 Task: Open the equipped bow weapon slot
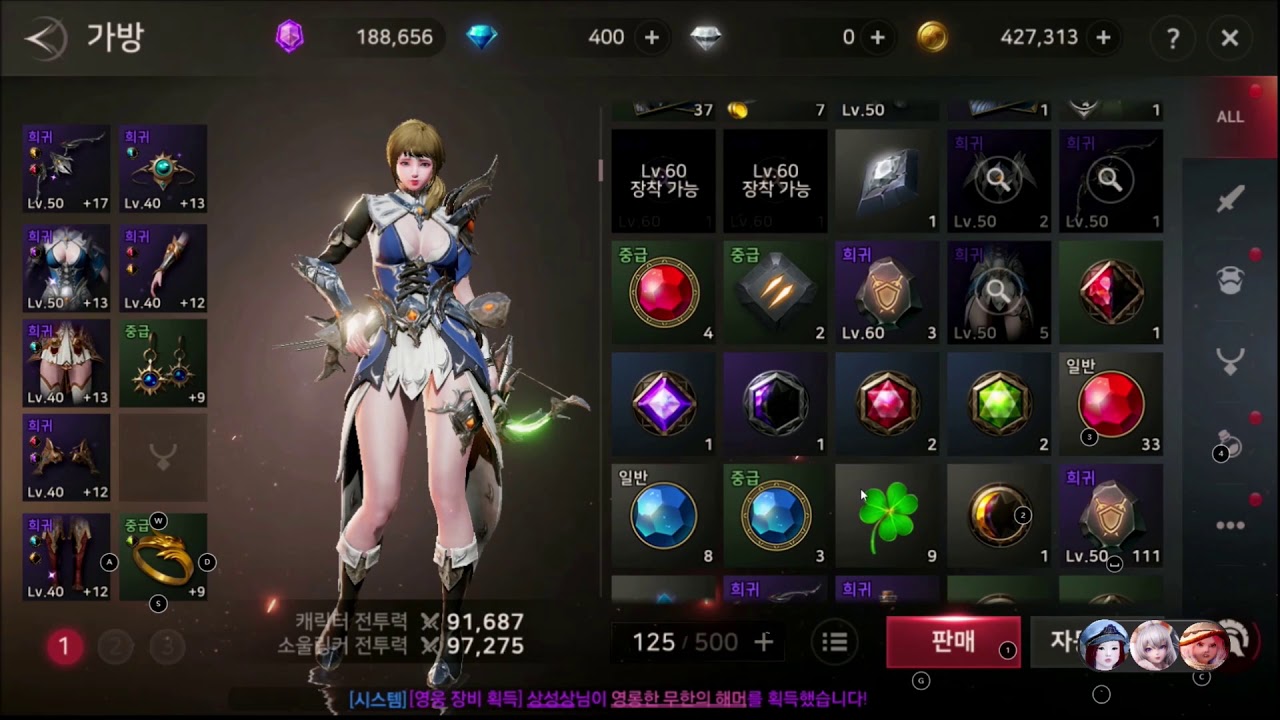tap(66, 168)
